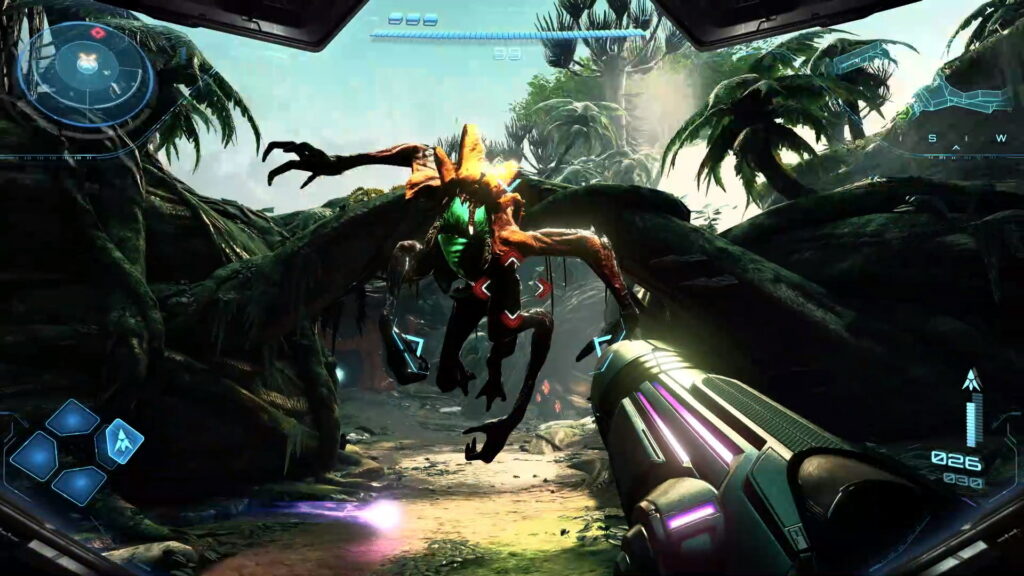Click the circular enemy radar
Image resolution: width=1024 pixels, height=576 pixels.
pyautogui.click(x=87, y=71)
